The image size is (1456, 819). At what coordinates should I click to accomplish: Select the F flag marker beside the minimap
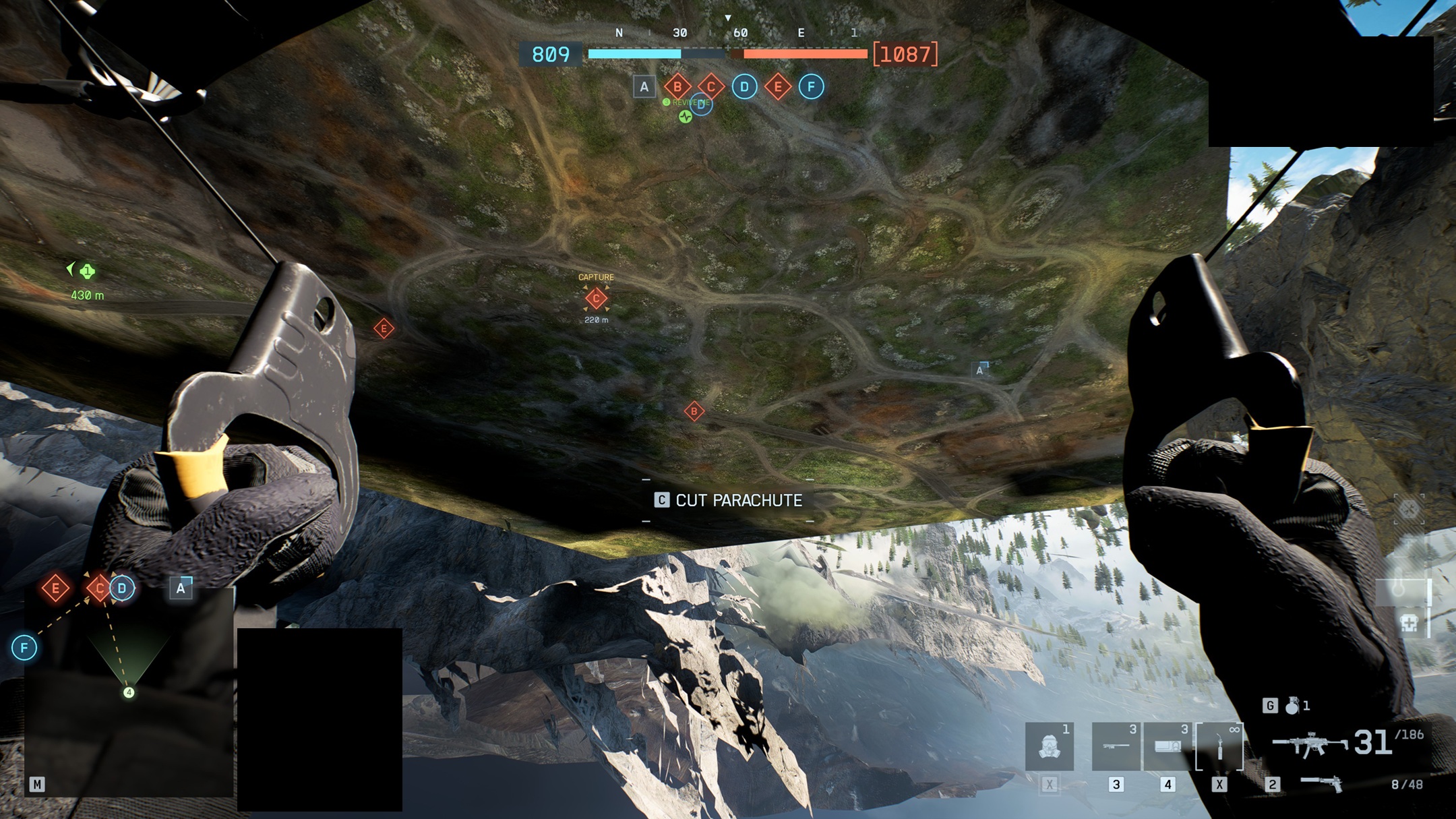click(x=24, y=648)
